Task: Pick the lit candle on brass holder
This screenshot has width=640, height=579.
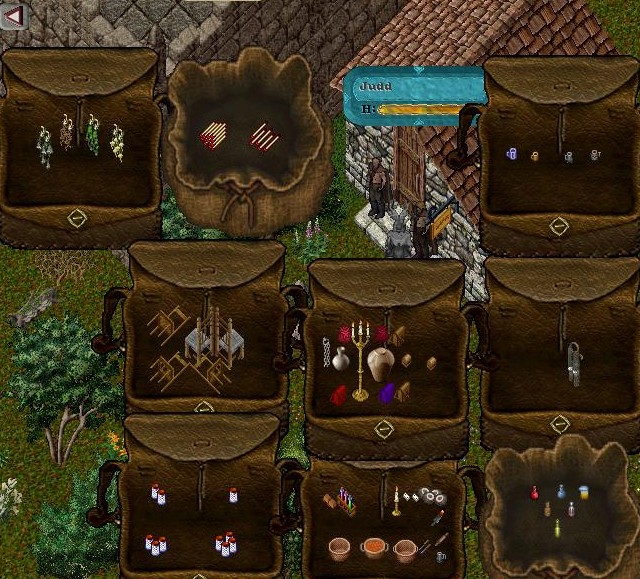Action: tap(396, 499)
